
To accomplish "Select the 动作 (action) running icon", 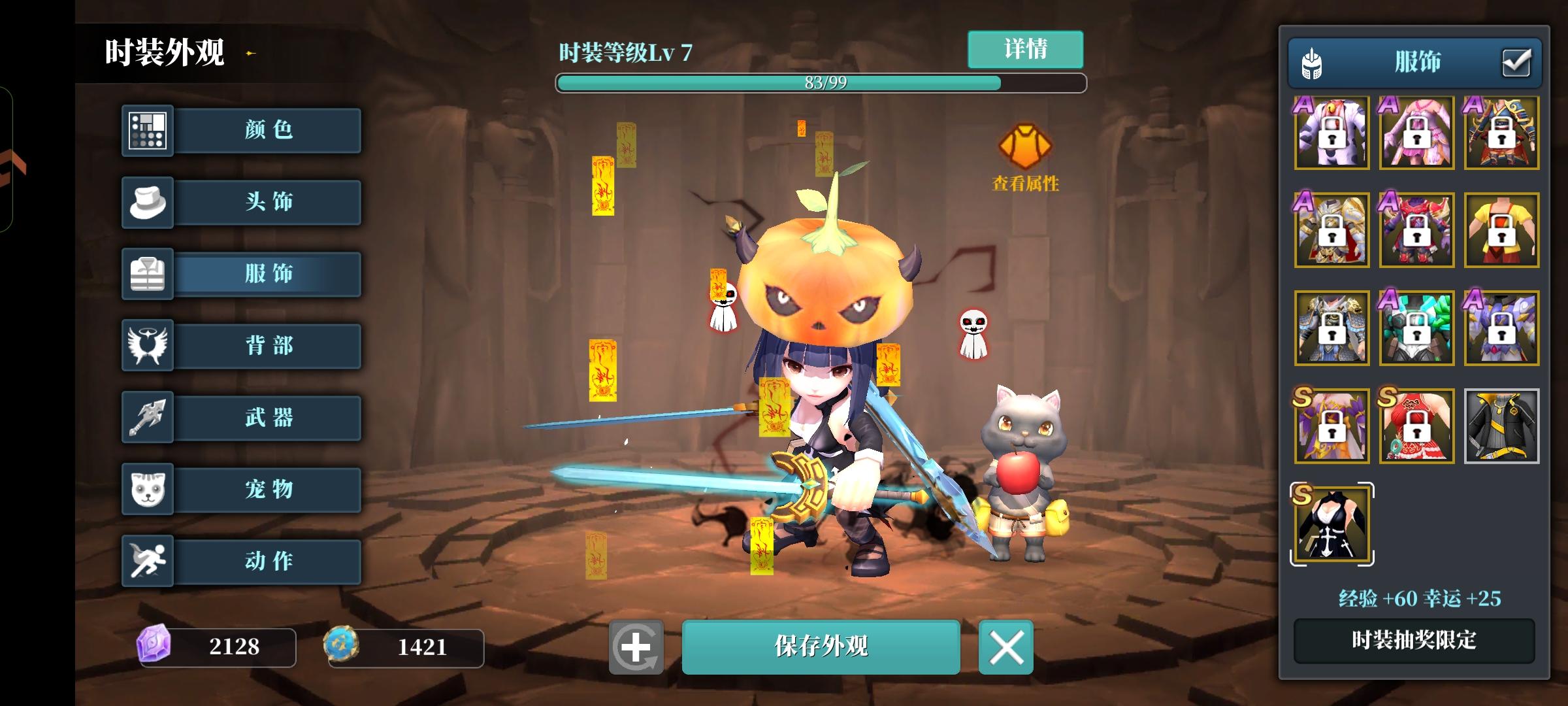I will point(148,562).
